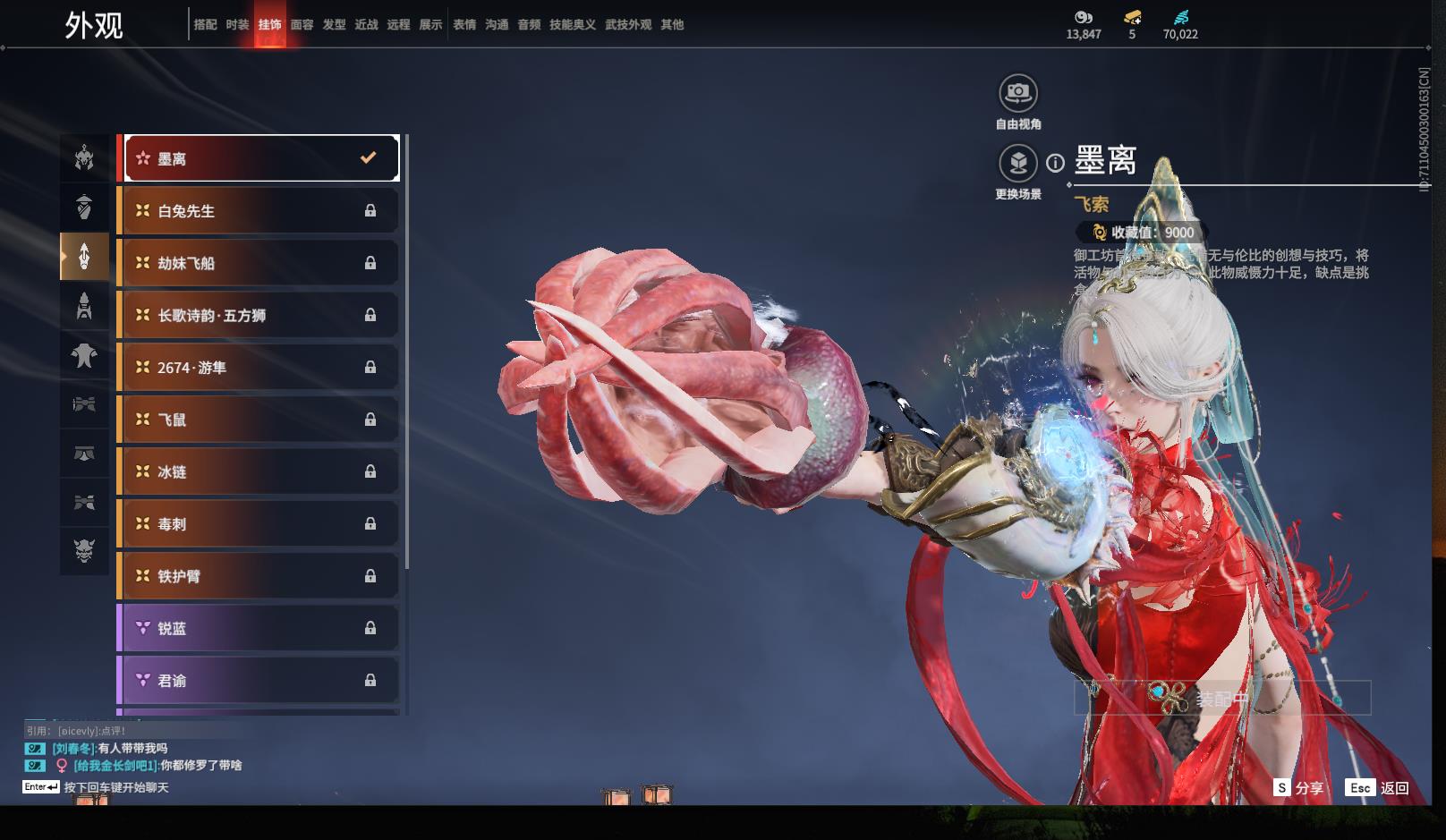Choose the 飞鼠 skin row

pos(259,420)
